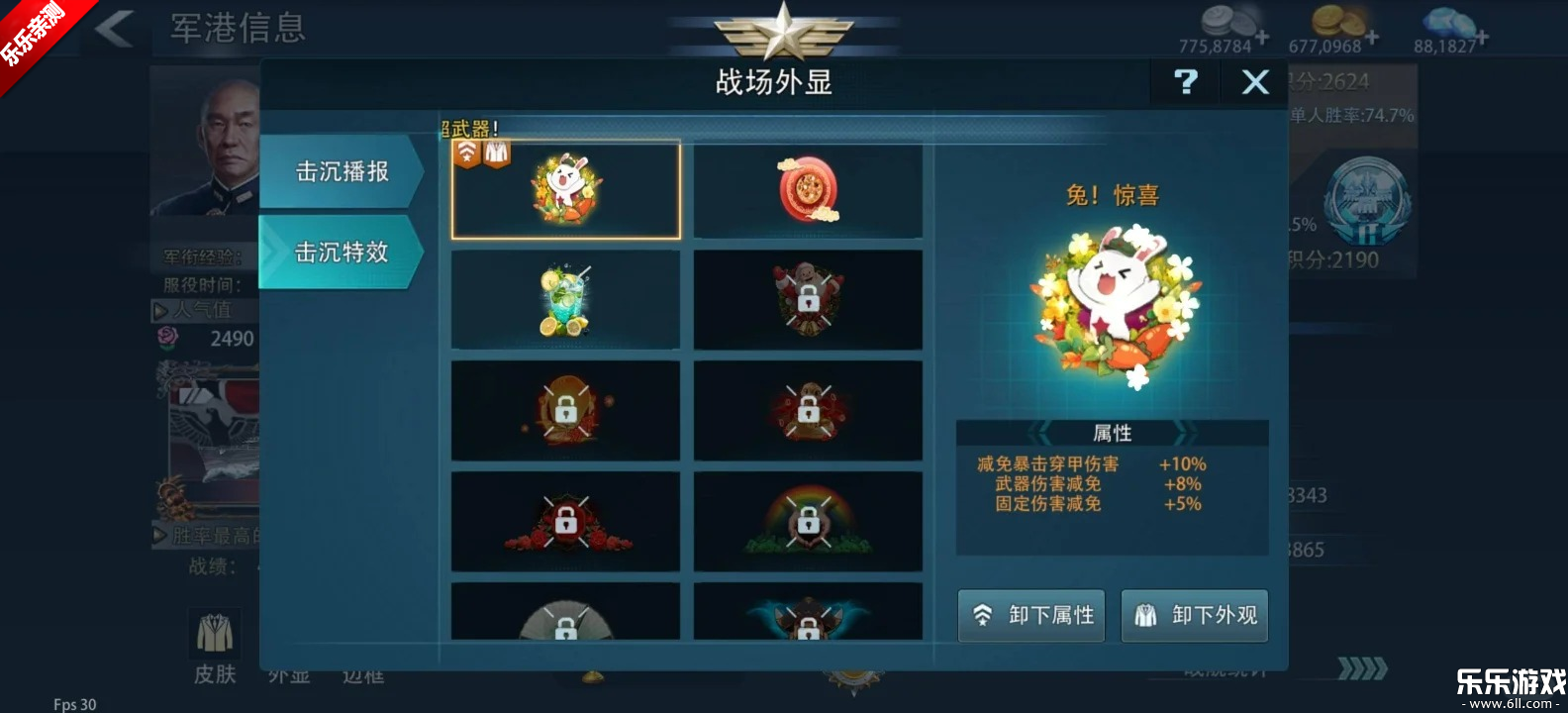Click the plus next to gold coin count
1568x713 pixels.
pos(1374,38)
